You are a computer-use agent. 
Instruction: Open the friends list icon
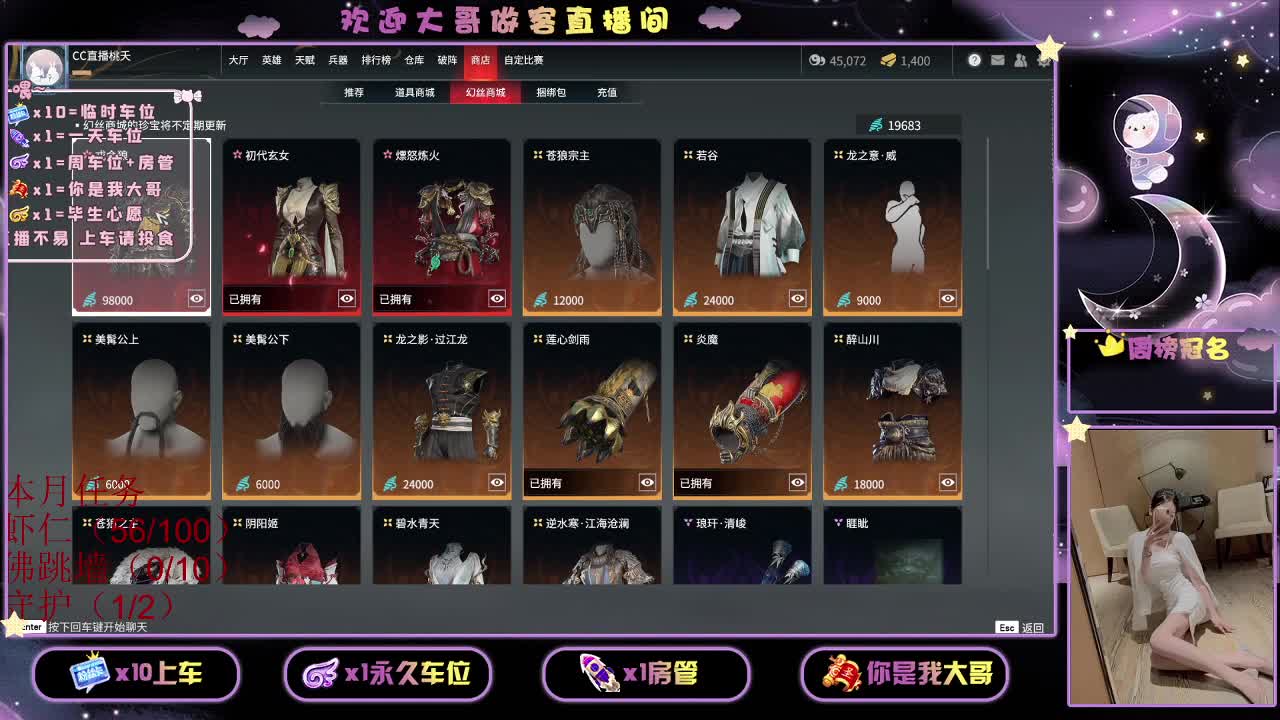(1020, 61)
